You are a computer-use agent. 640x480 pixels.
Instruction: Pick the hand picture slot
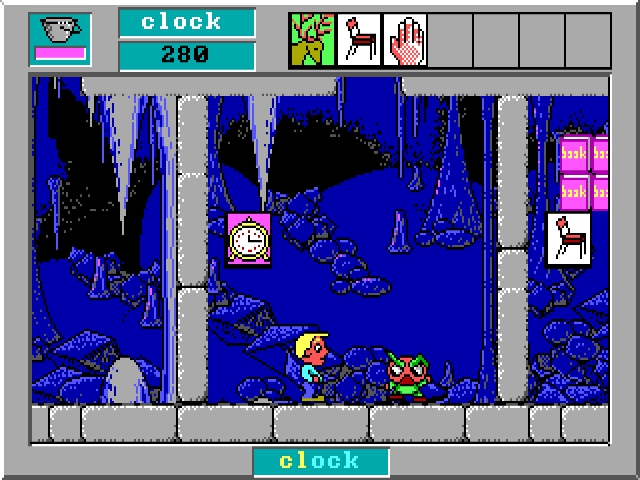404,40
